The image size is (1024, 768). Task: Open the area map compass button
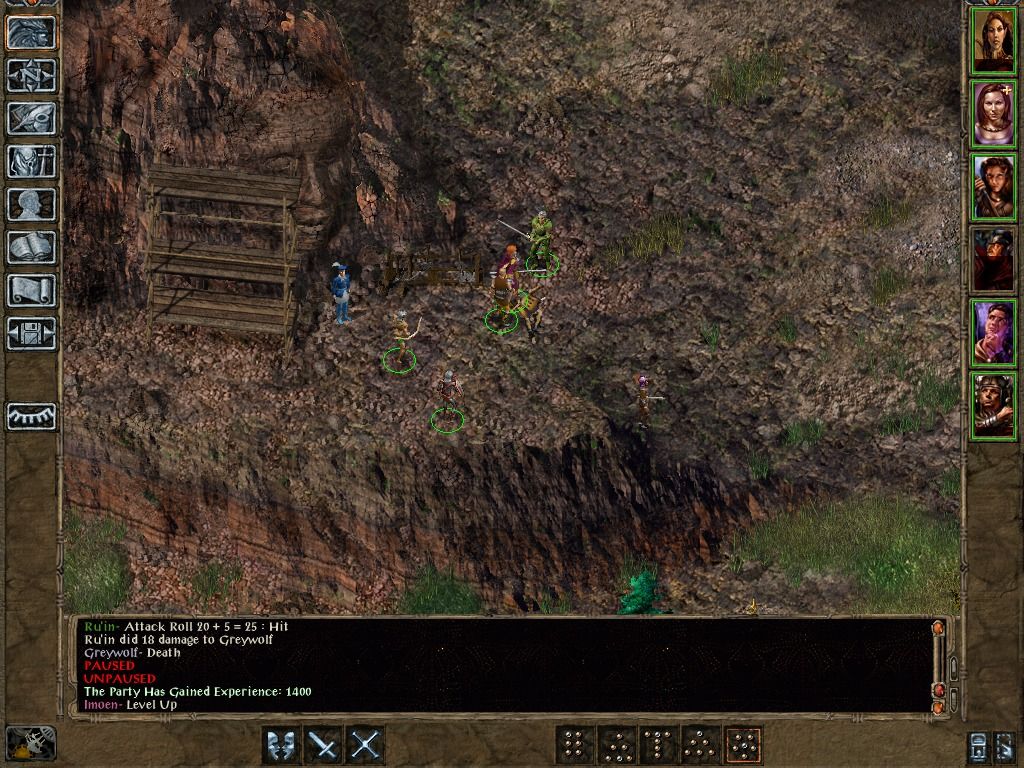[31, 75]
